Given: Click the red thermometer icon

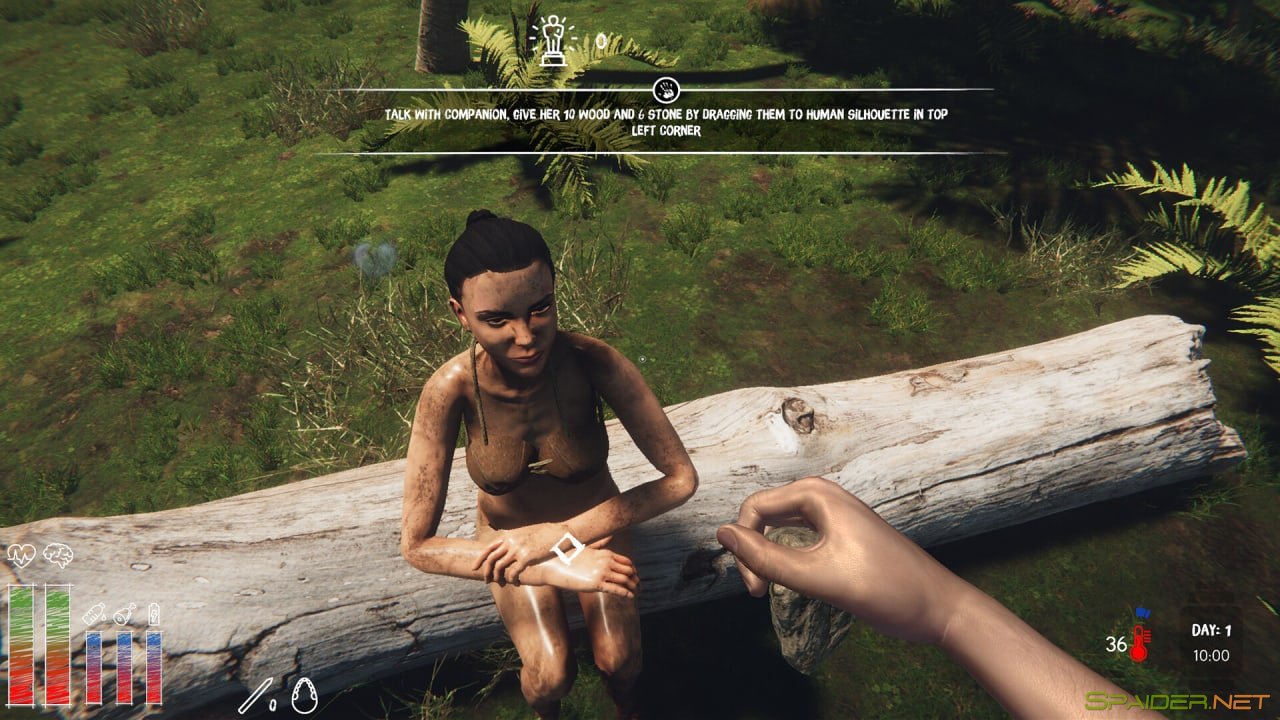Looking at the screenshot, I should pyautogui.click(x=1139, y=642).
